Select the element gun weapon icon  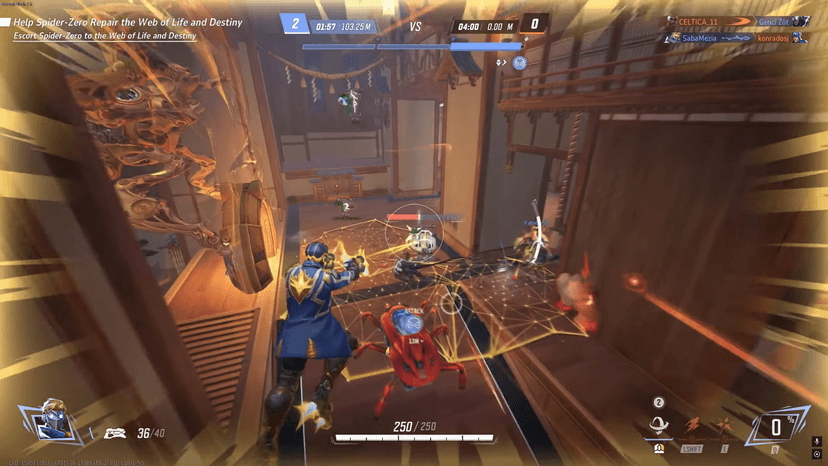(115, 433)
